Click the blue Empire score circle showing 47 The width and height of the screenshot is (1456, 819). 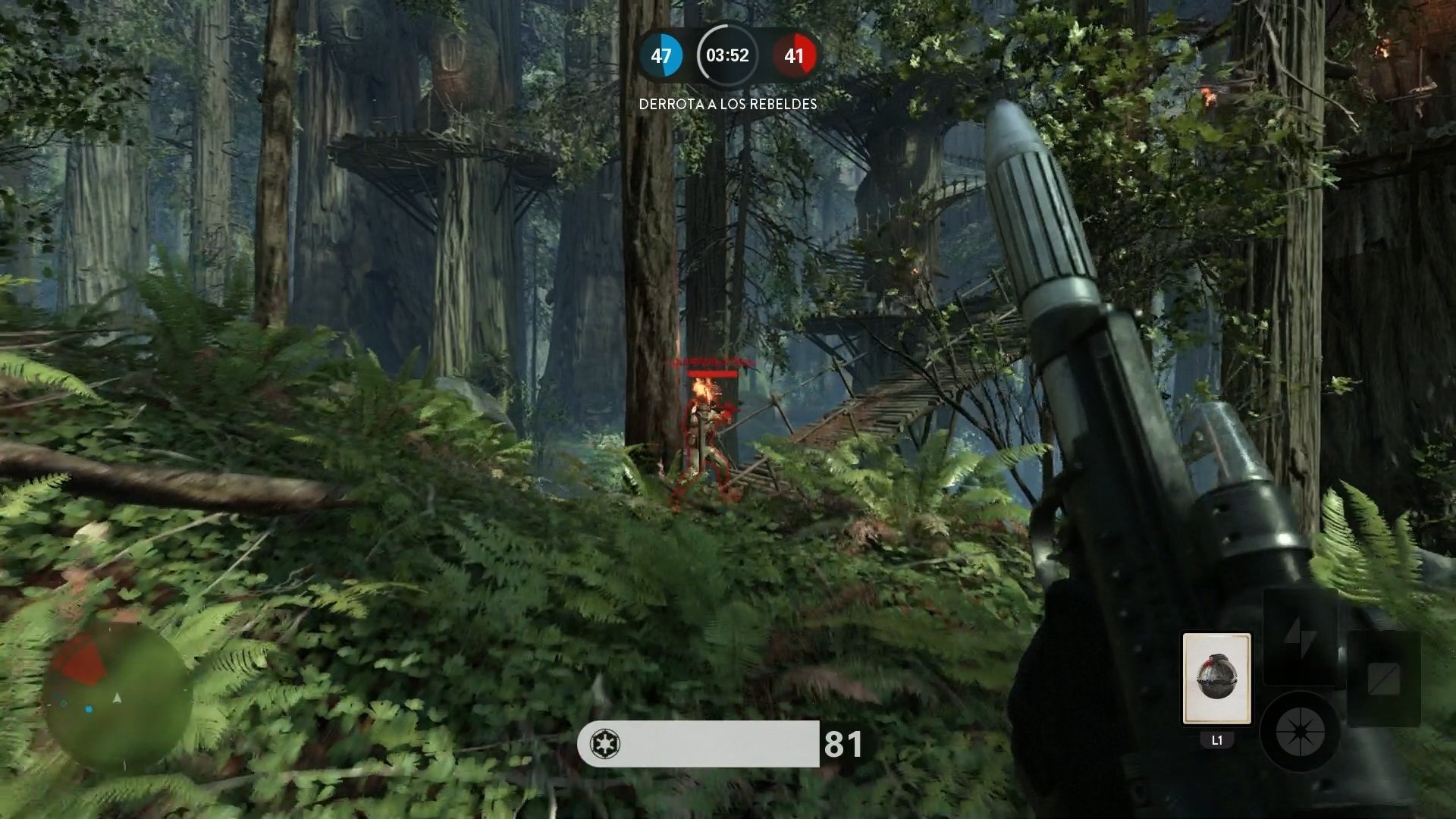coord(661,55)
